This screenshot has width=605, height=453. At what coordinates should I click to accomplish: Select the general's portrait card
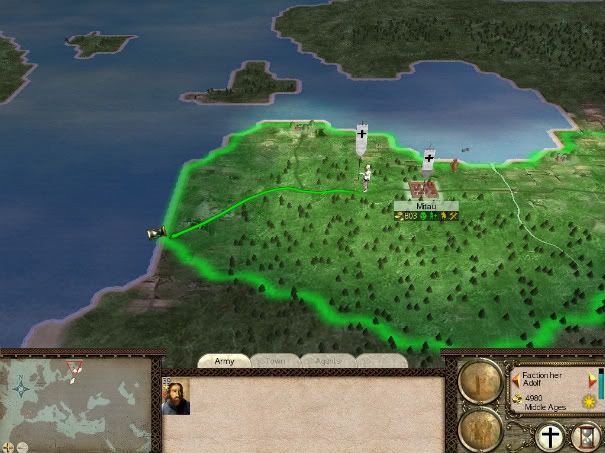coord(176,397)
